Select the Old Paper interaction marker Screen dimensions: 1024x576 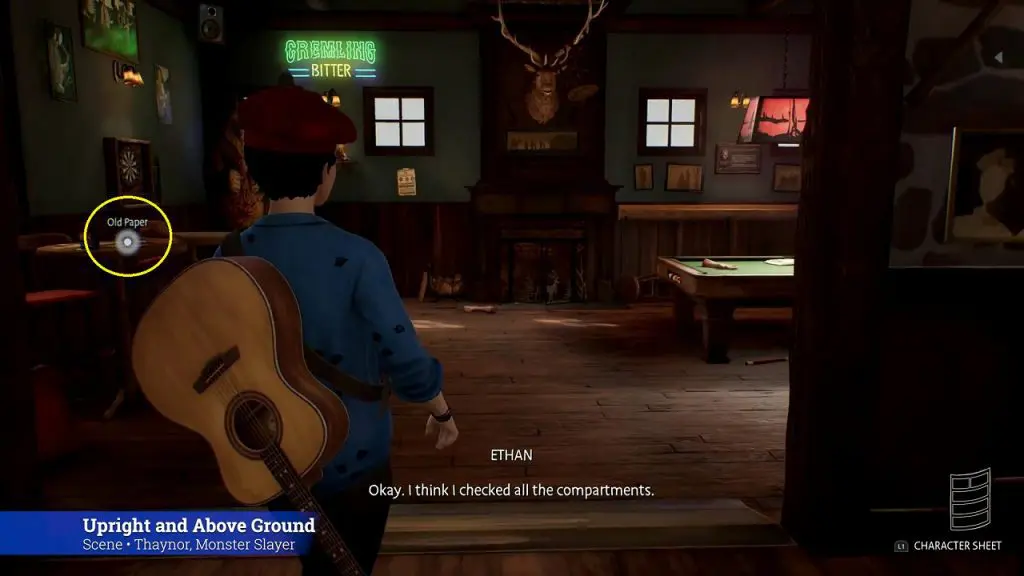click(x=127, y=241)
